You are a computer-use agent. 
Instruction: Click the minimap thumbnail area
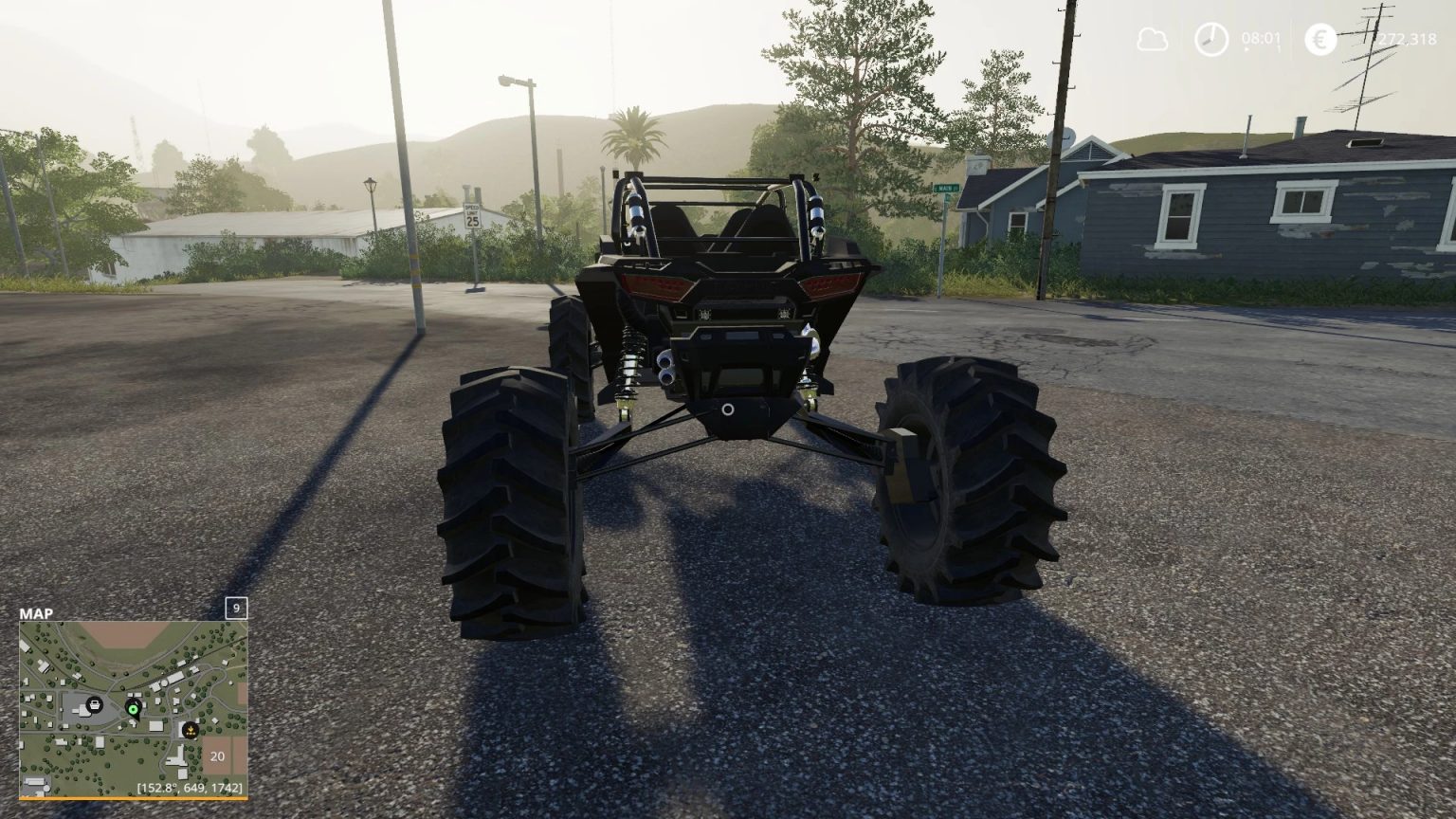tap(133, 711)
